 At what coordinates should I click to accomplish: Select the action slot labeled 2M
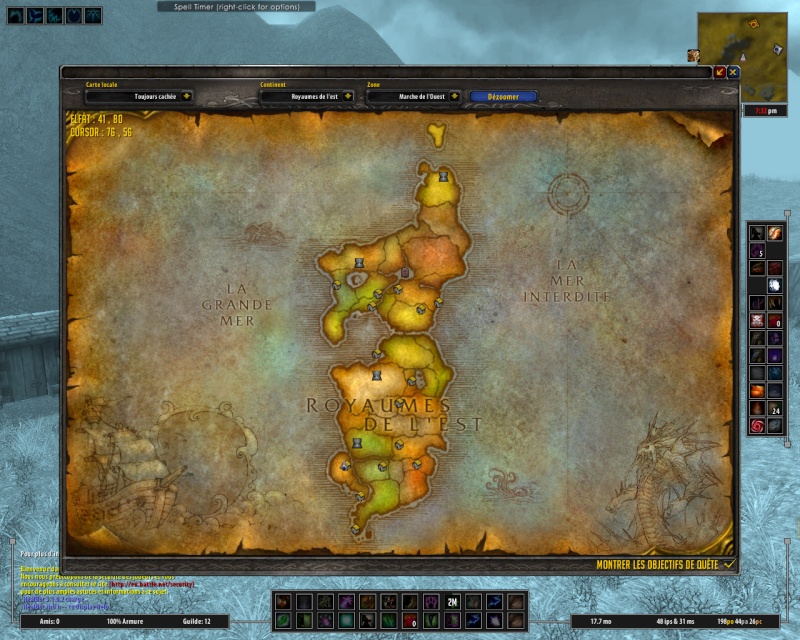click(452, 602)
